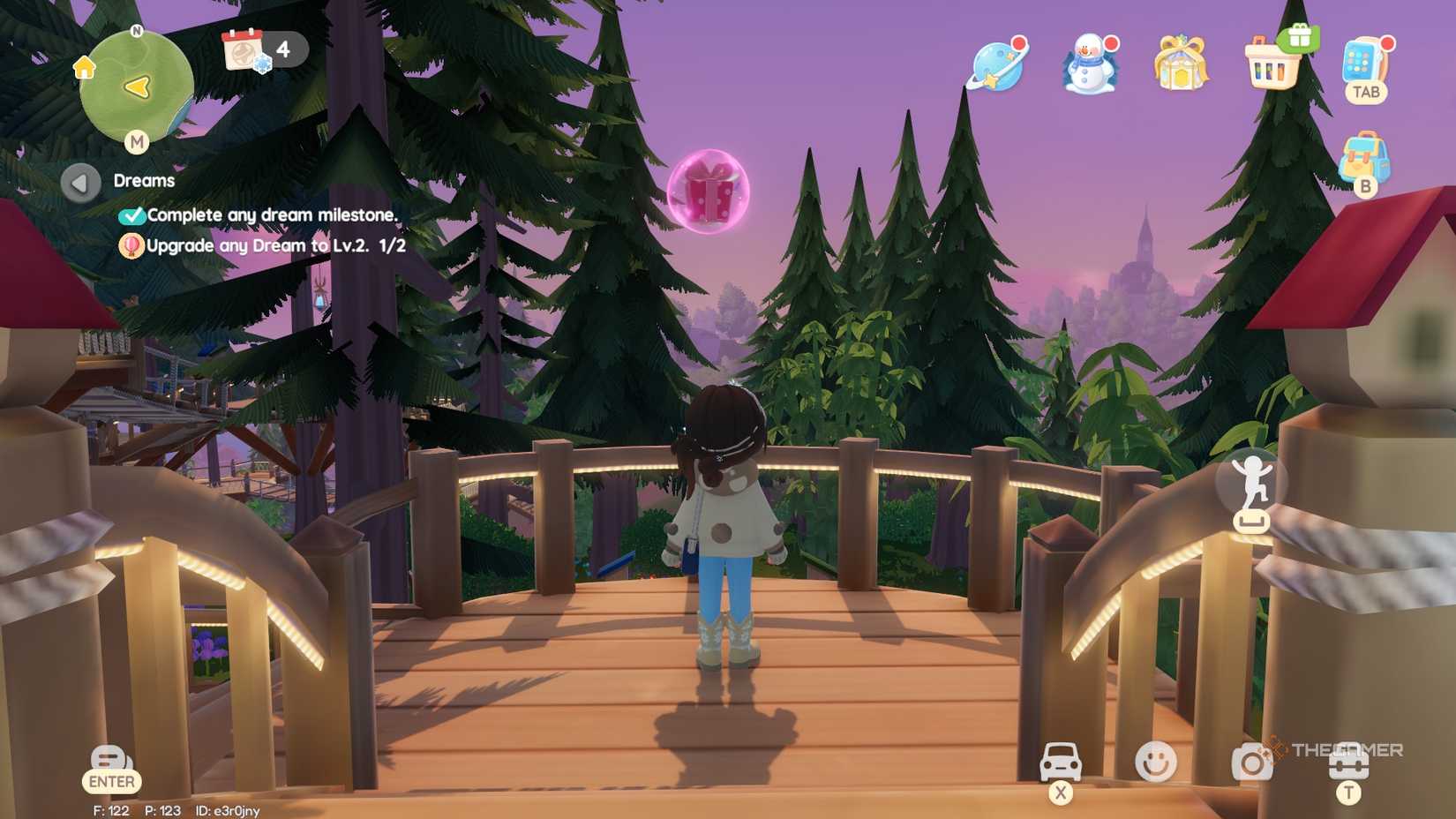Click the completed dream milestone checkmark

pyautogui.click(x=134, y=214)
